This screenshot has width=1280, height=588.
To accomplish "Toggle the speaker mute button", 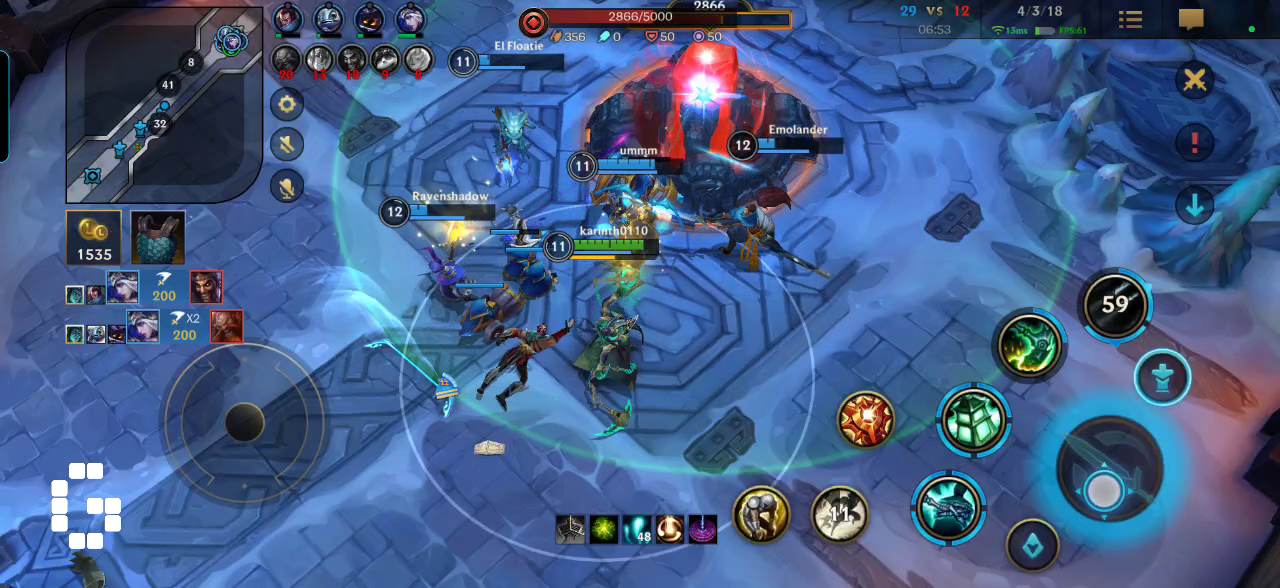I will (x=287, y=144).
